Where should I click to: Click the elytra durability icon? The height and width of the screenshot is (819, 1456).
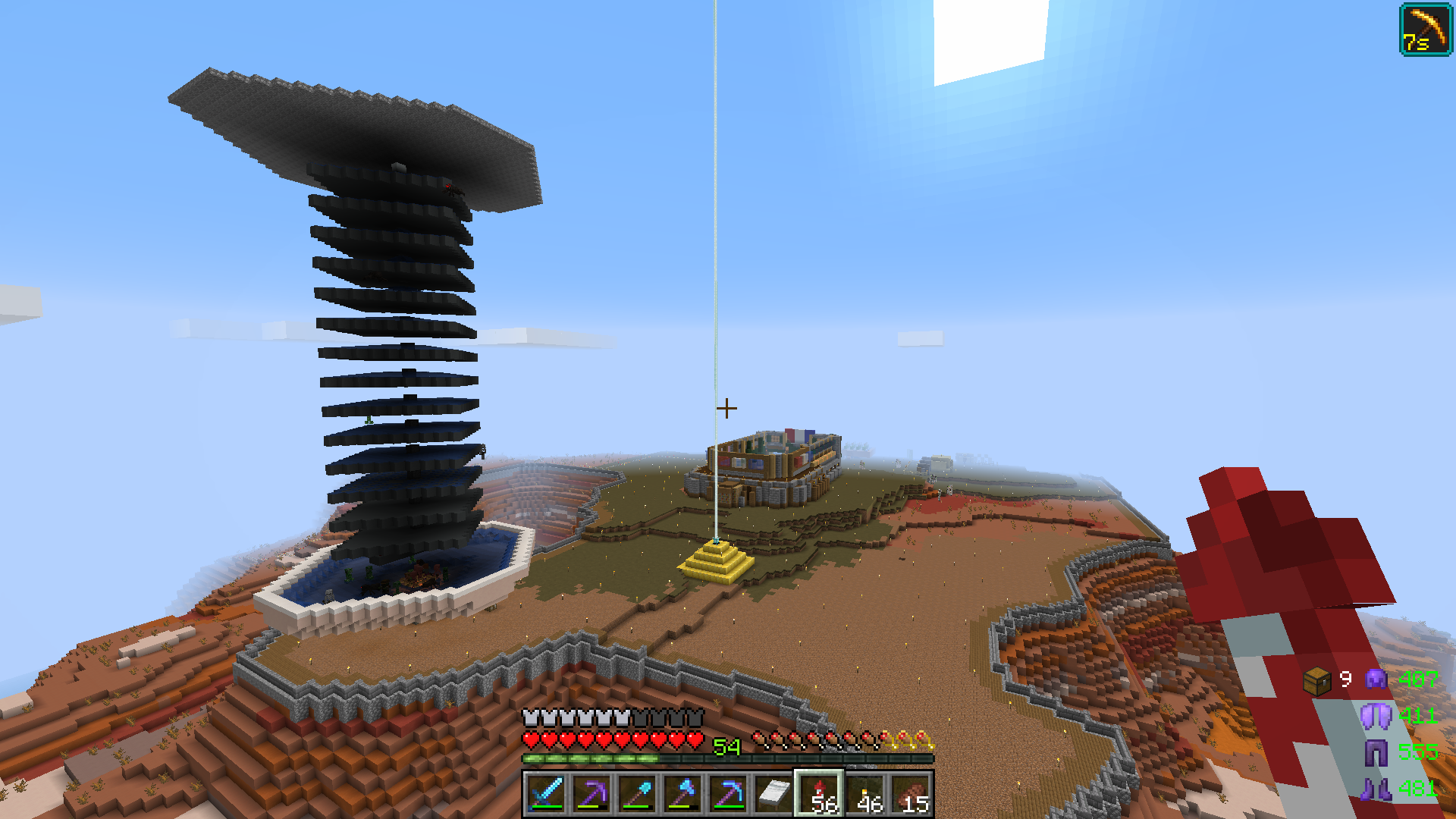pos(1376,715)
